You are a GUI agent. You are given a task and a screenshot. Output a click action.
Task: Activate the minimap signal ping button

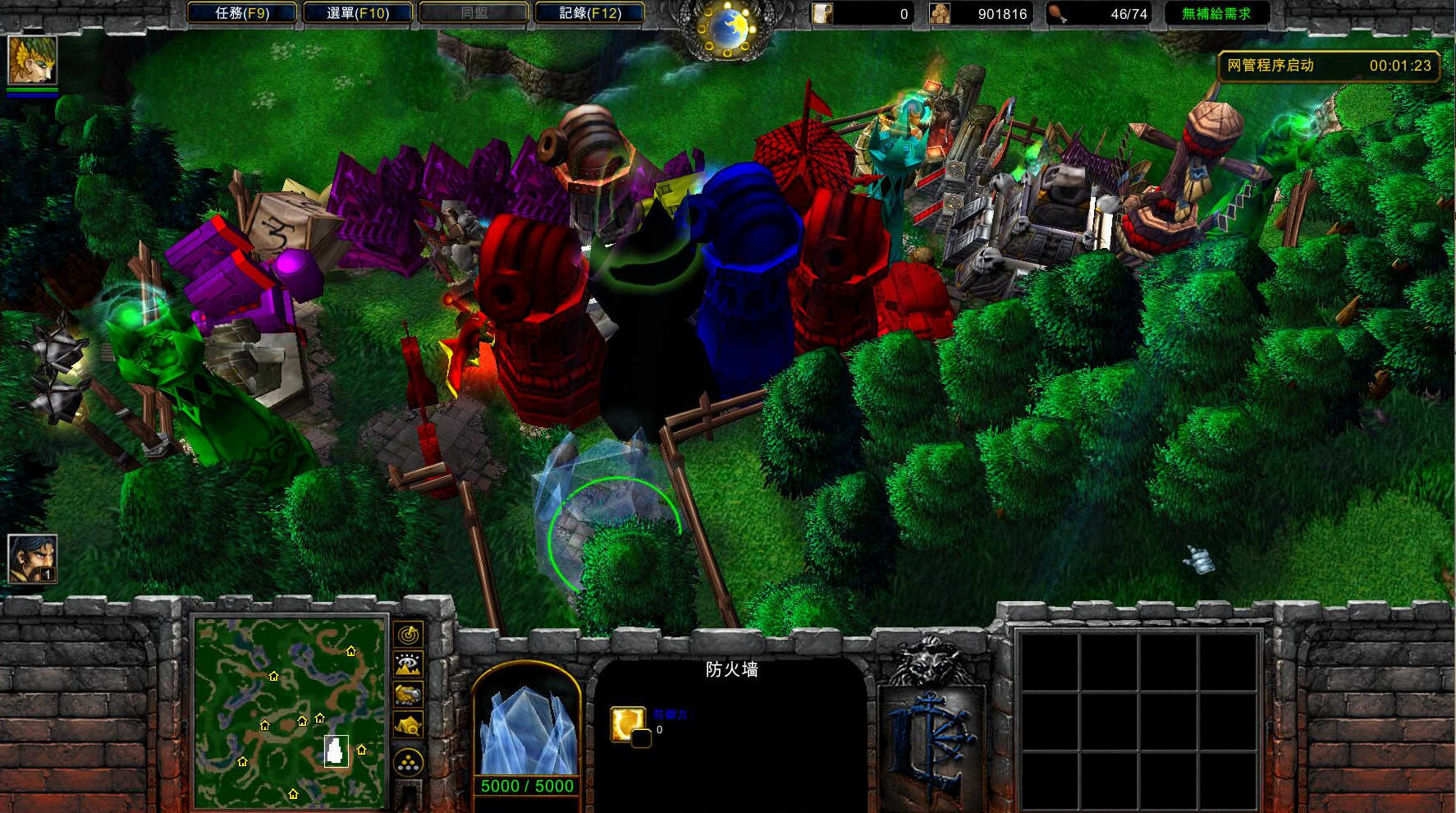click(409, 635)
